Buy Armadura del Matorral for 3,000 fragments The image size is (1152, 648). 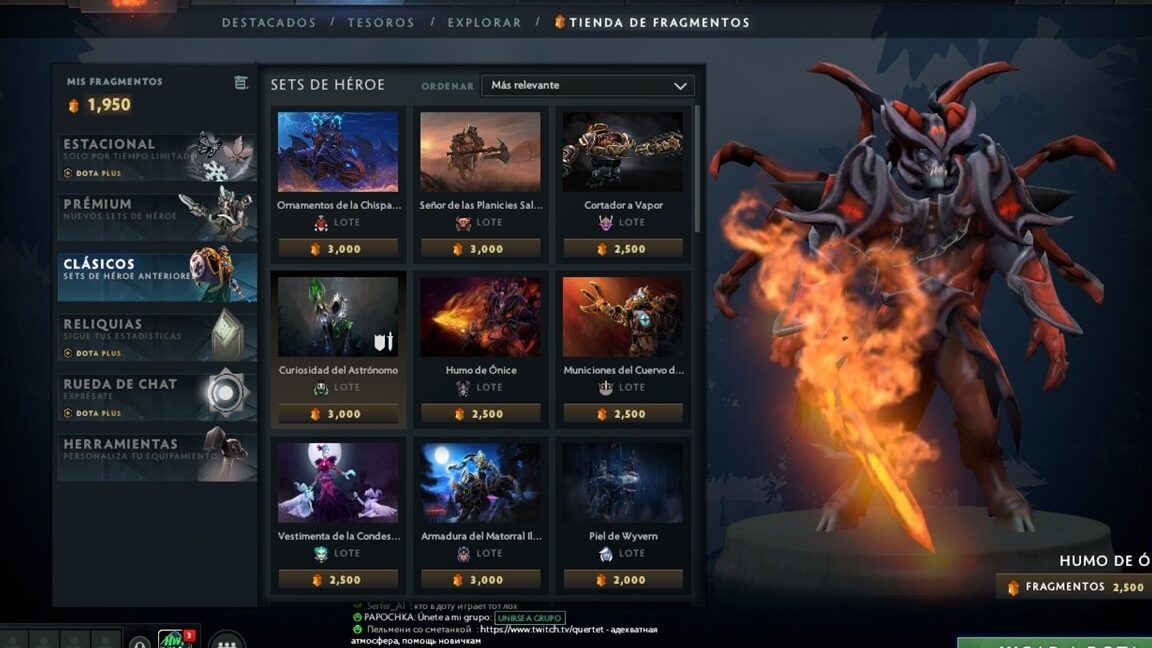(x=480, y=580)
